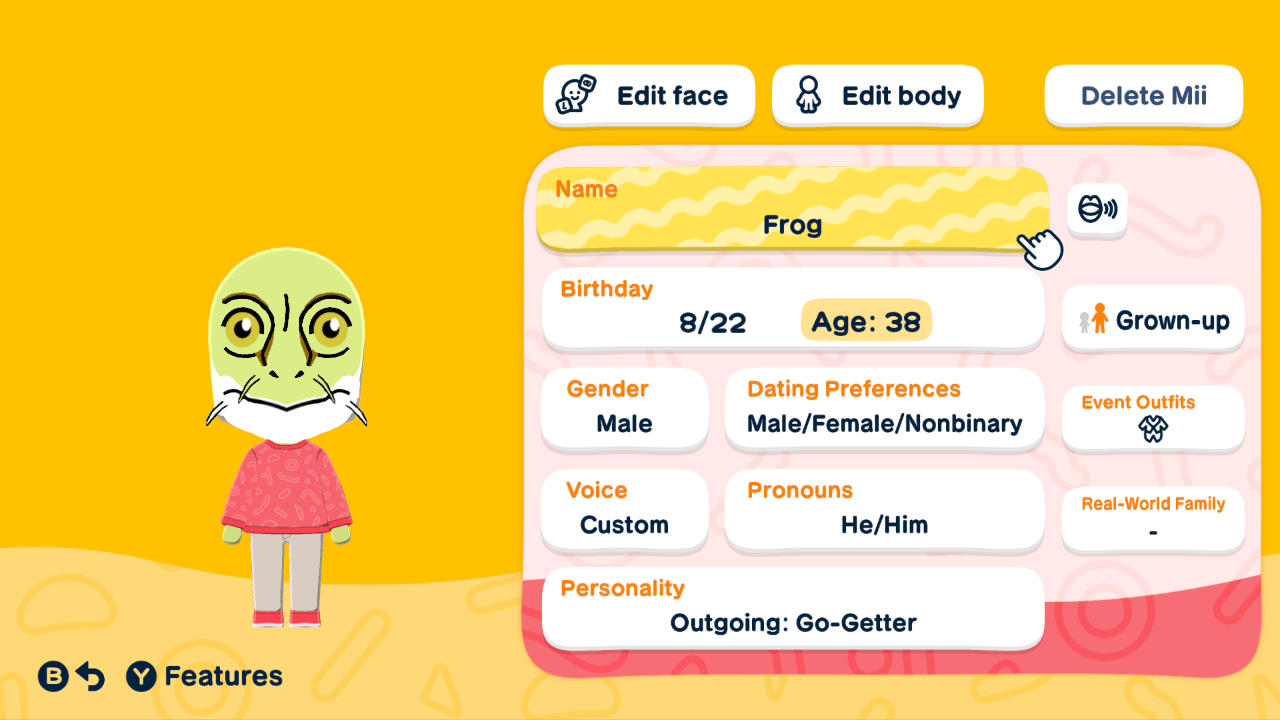This screenshot has width=1280, height=720.
Task: Open the Voice Custom settings panel
Action: coord(624,510)
